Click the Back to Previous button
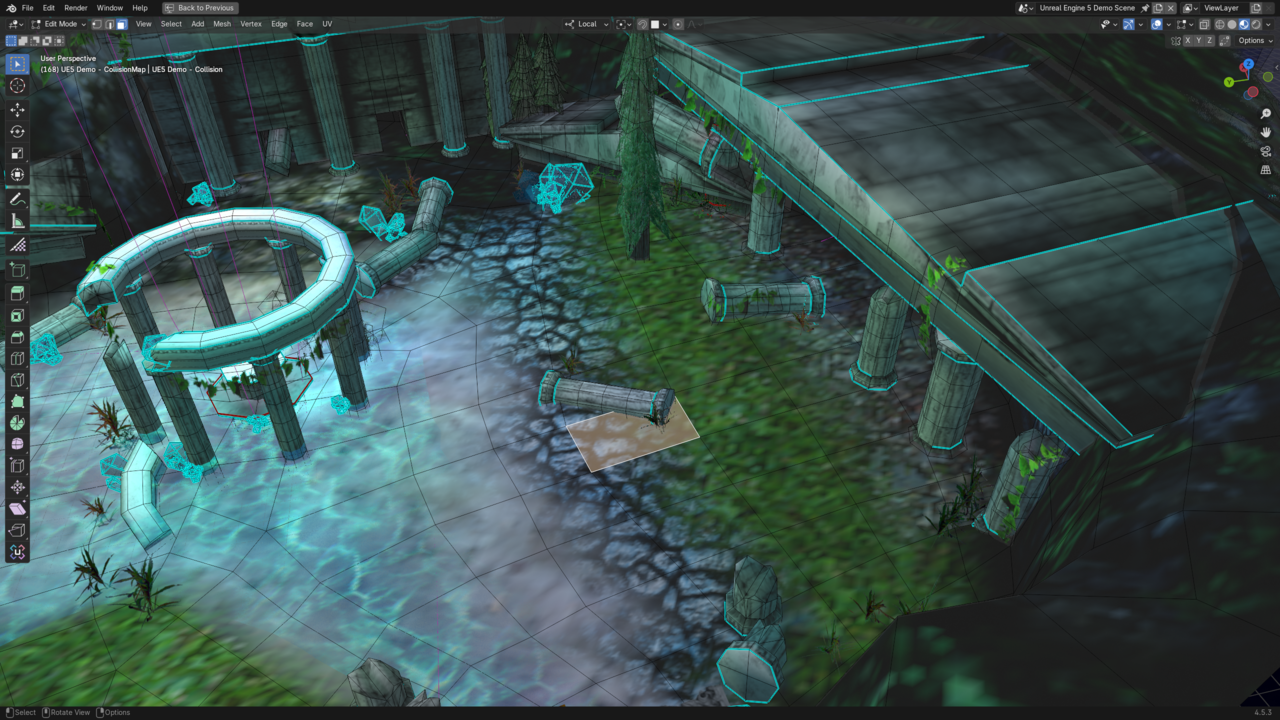 [x=200, y=8]
